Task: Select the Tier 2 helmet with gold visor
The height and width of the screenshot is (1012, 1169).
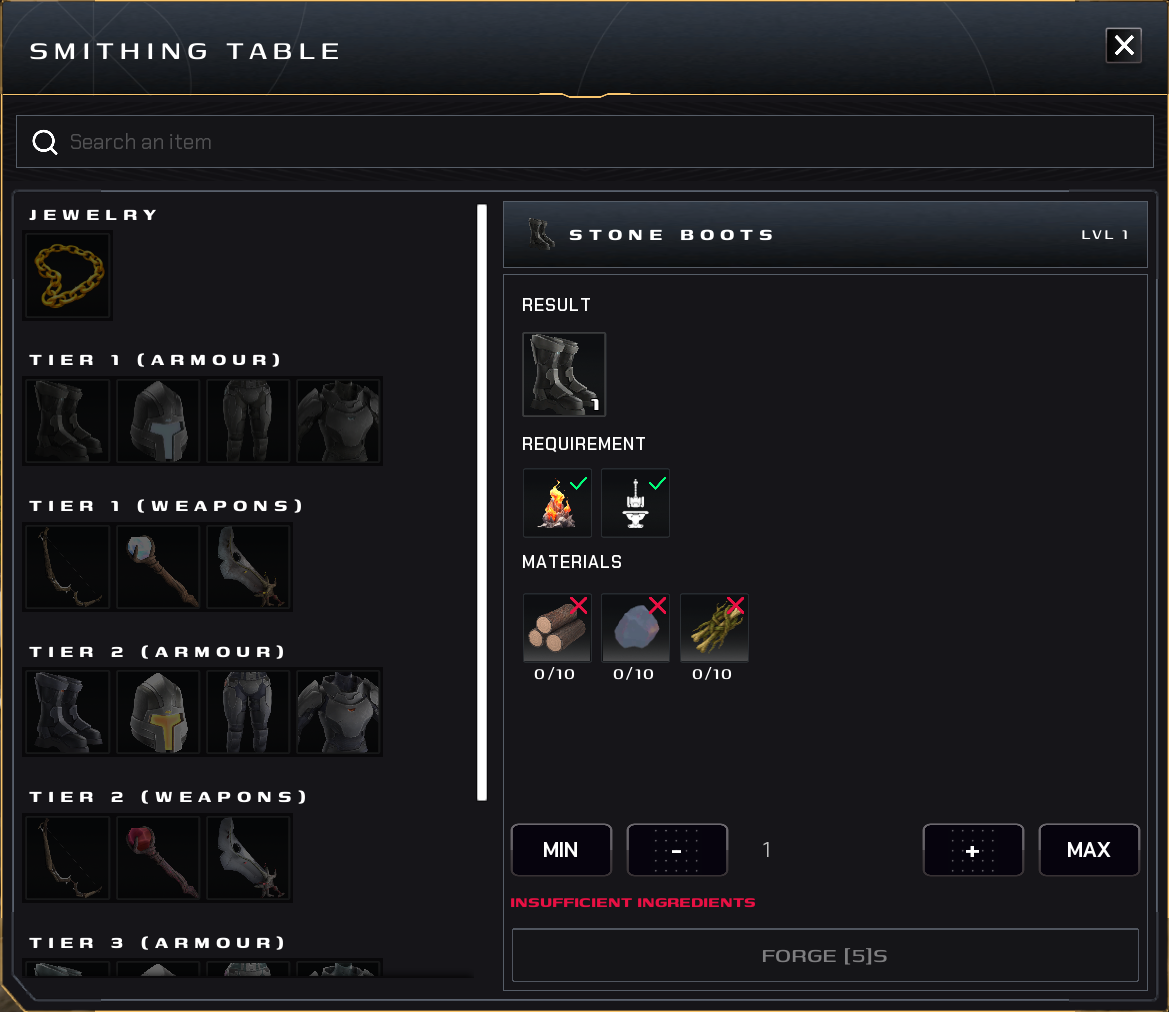Action: [x=158, y=712]
